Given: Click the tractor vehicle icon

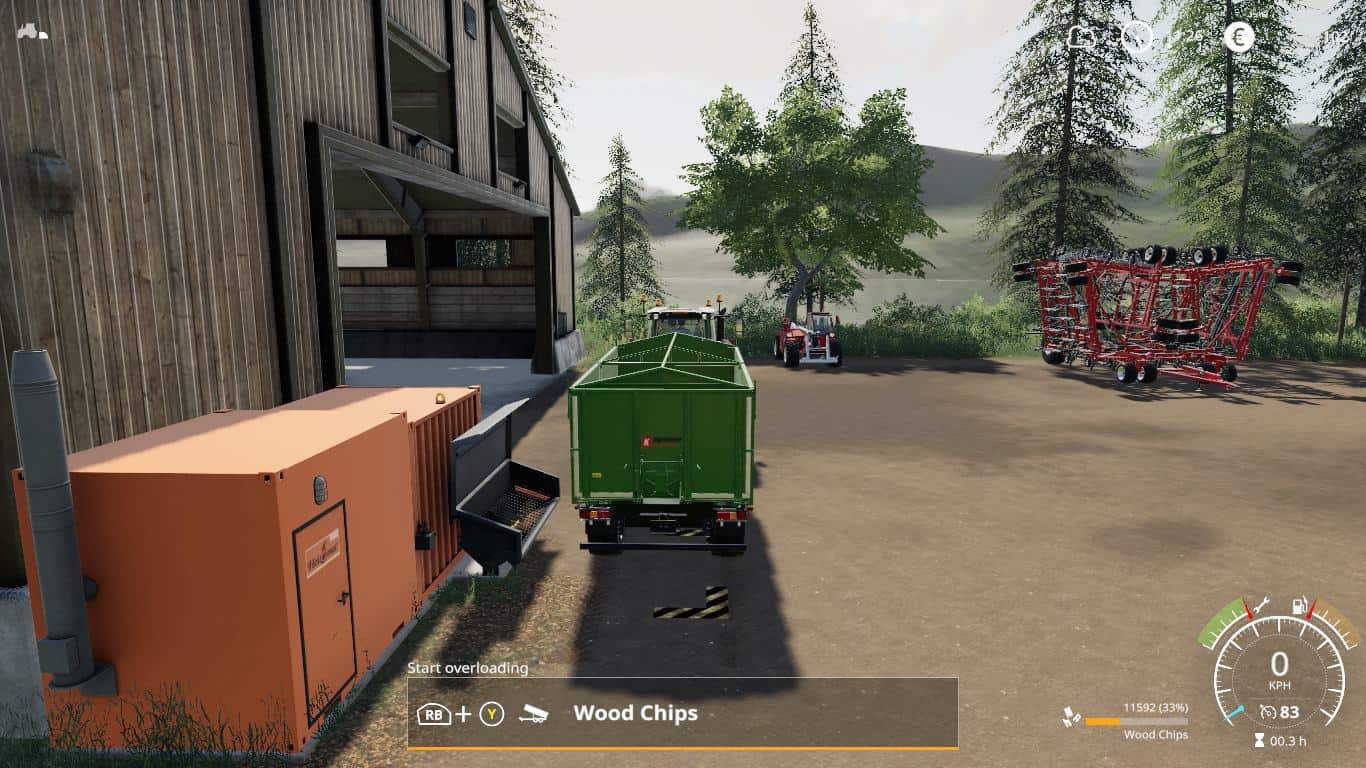Looking at the screenshot, I should pyautogui.click(x=32, y=31).
